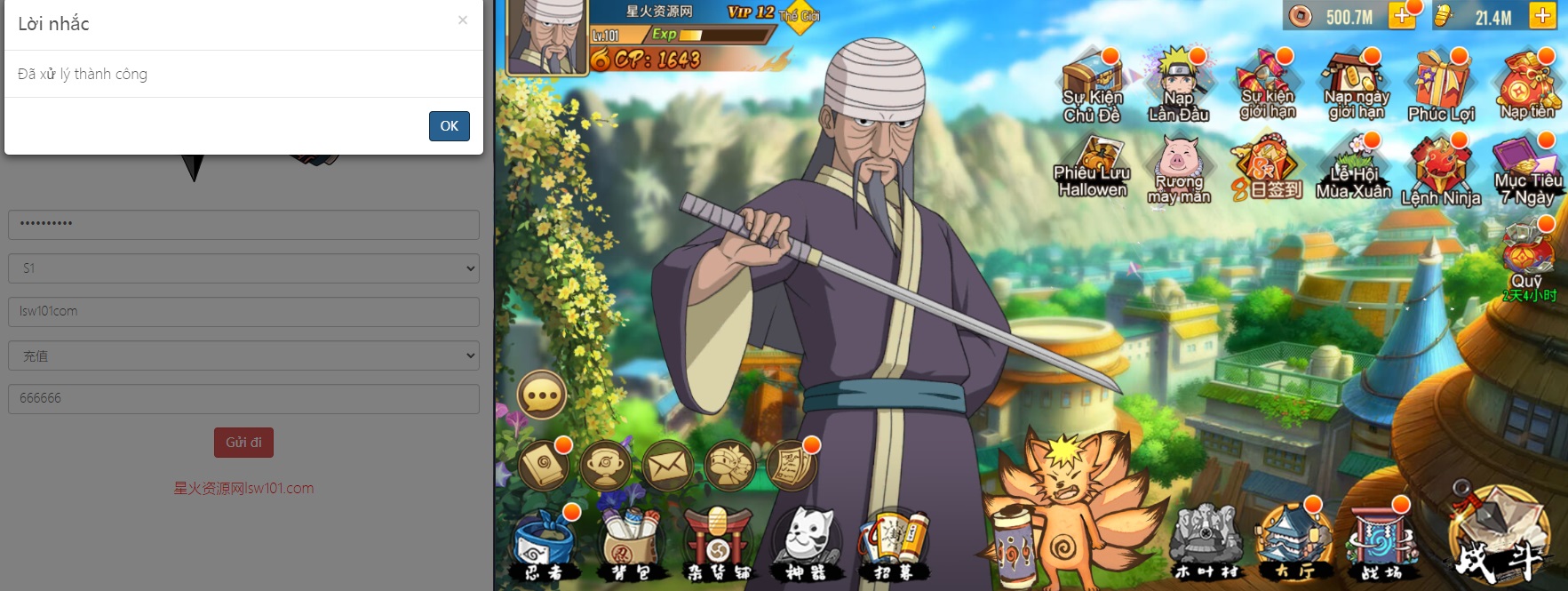Open the ninja roster menu

tap(543, 544)
